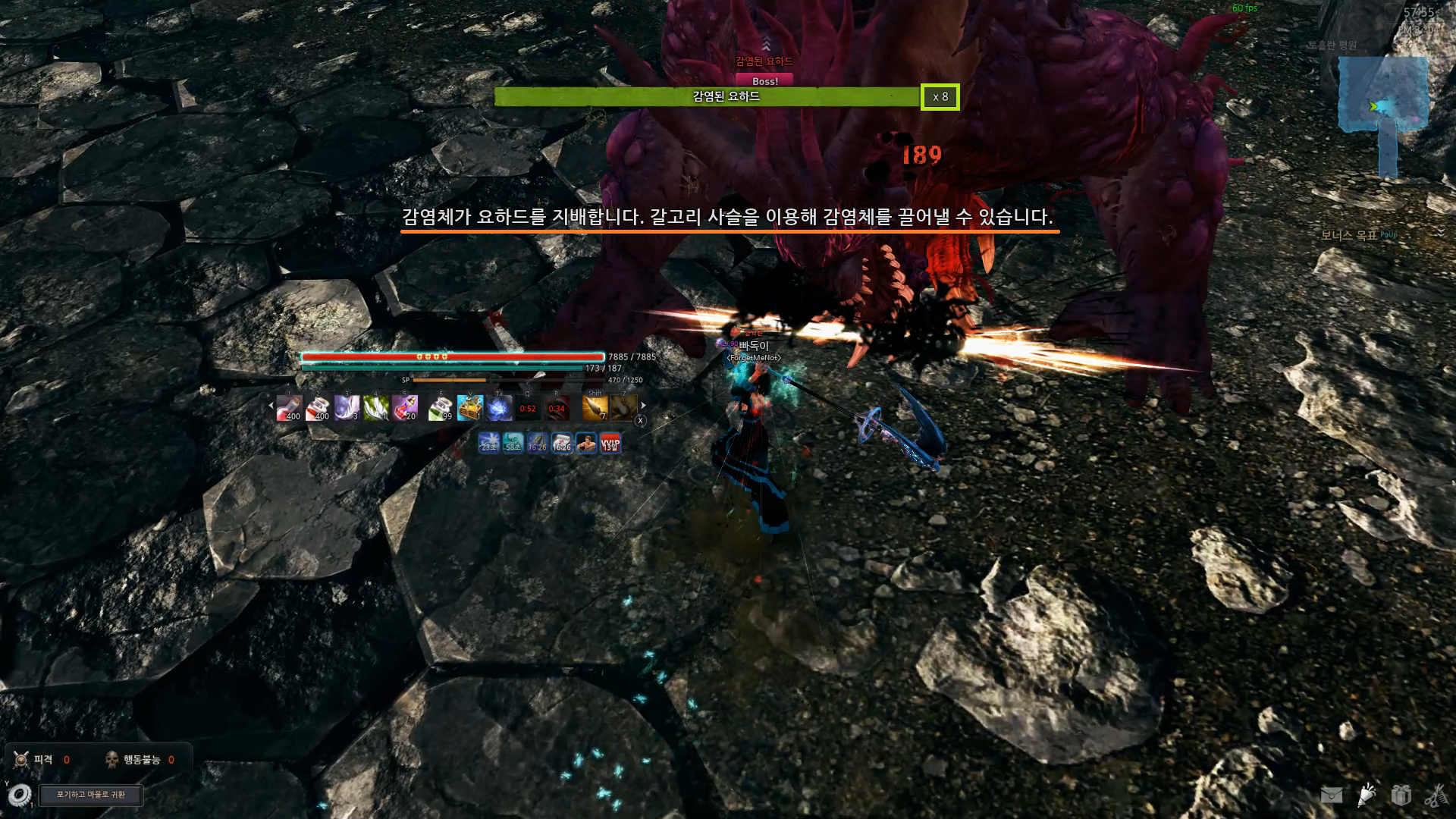1456x819 pixels.
Task: Open the mail envelope icon
Action: click(1332, 795)
